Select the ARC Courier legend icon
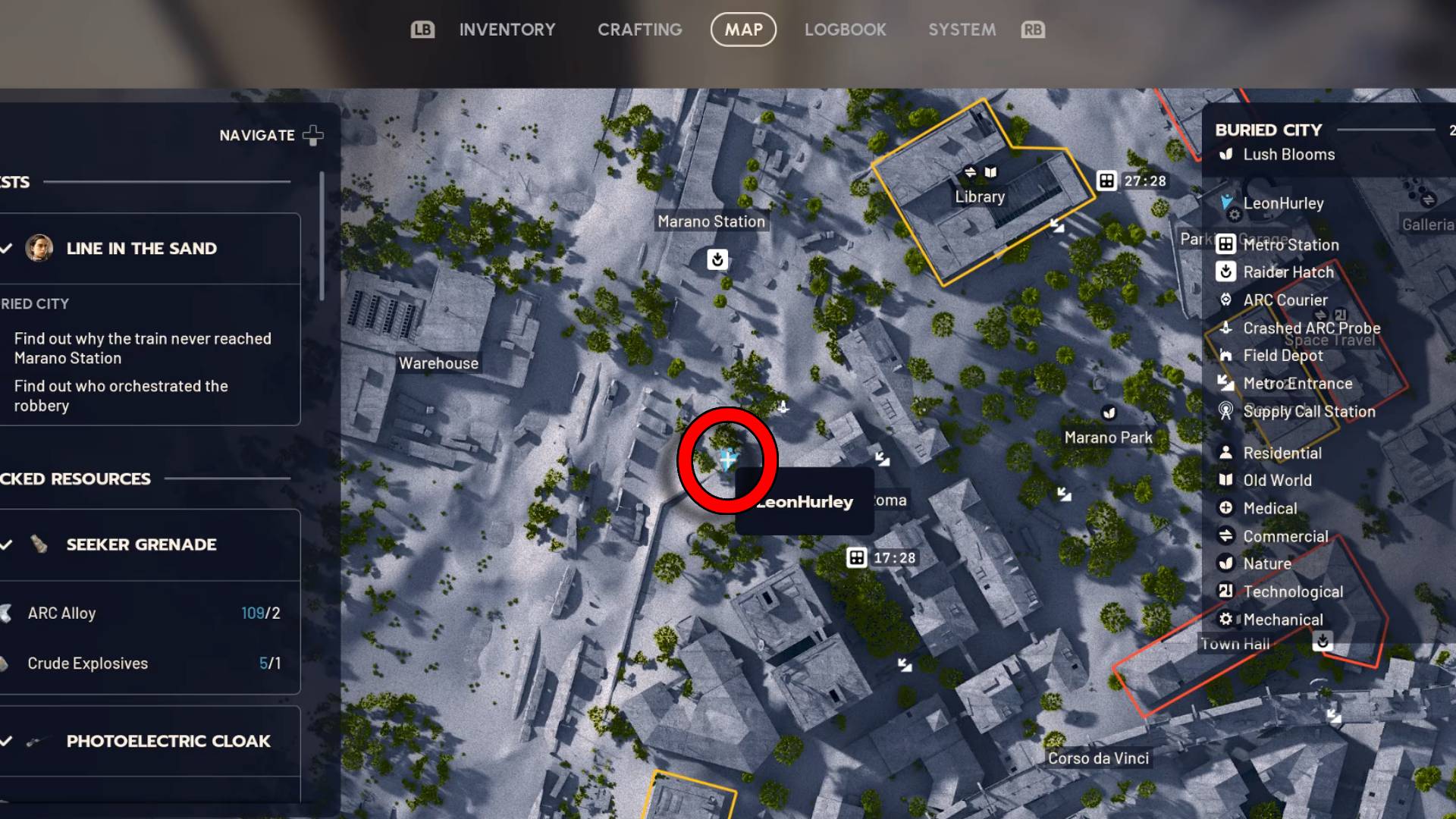Screen dimensions: 1456x819 coord(1226,300)
